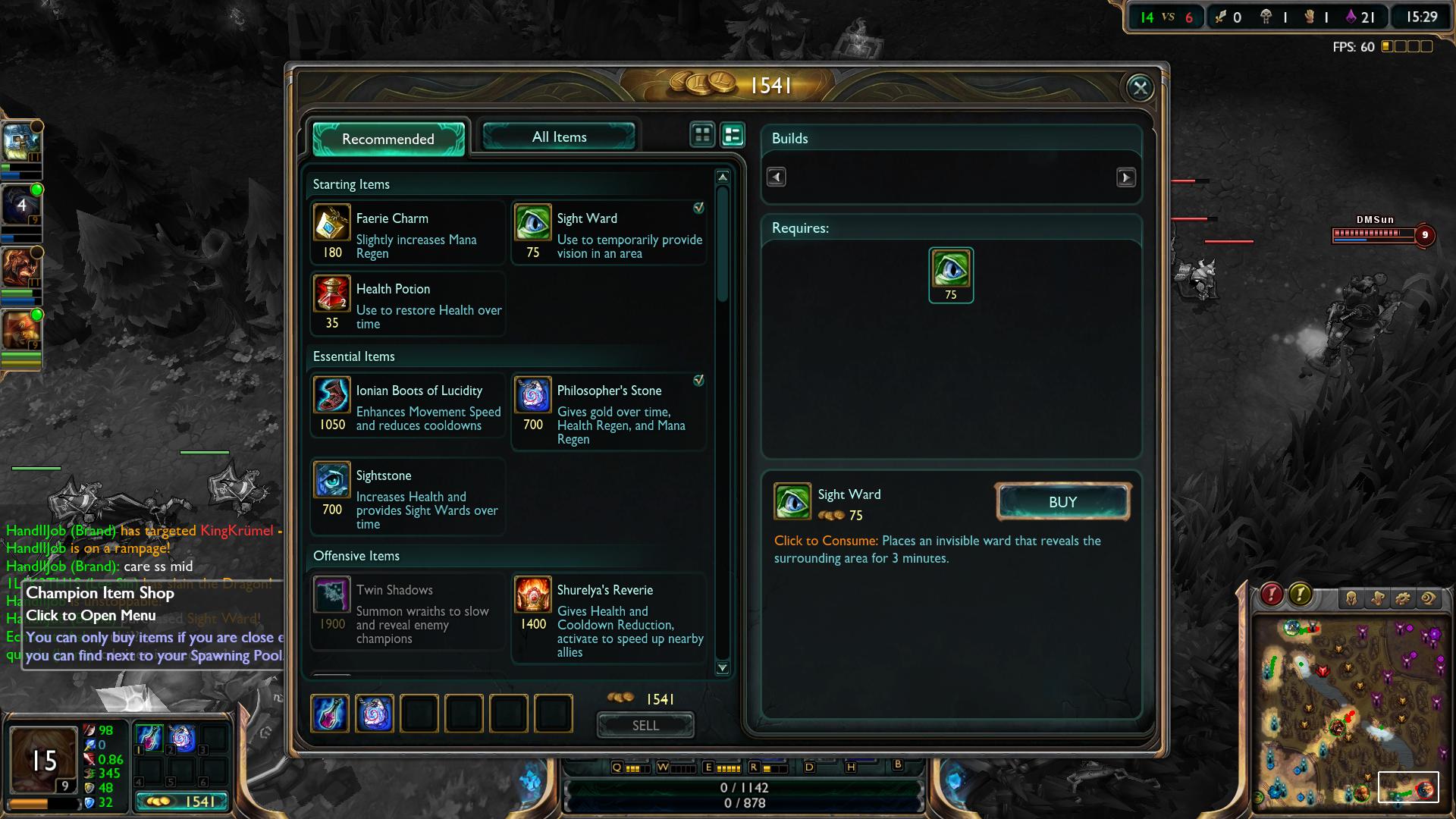Switch to the All Items tab
This screenshot has height=819, width=1456.
(x=559, y=137)
